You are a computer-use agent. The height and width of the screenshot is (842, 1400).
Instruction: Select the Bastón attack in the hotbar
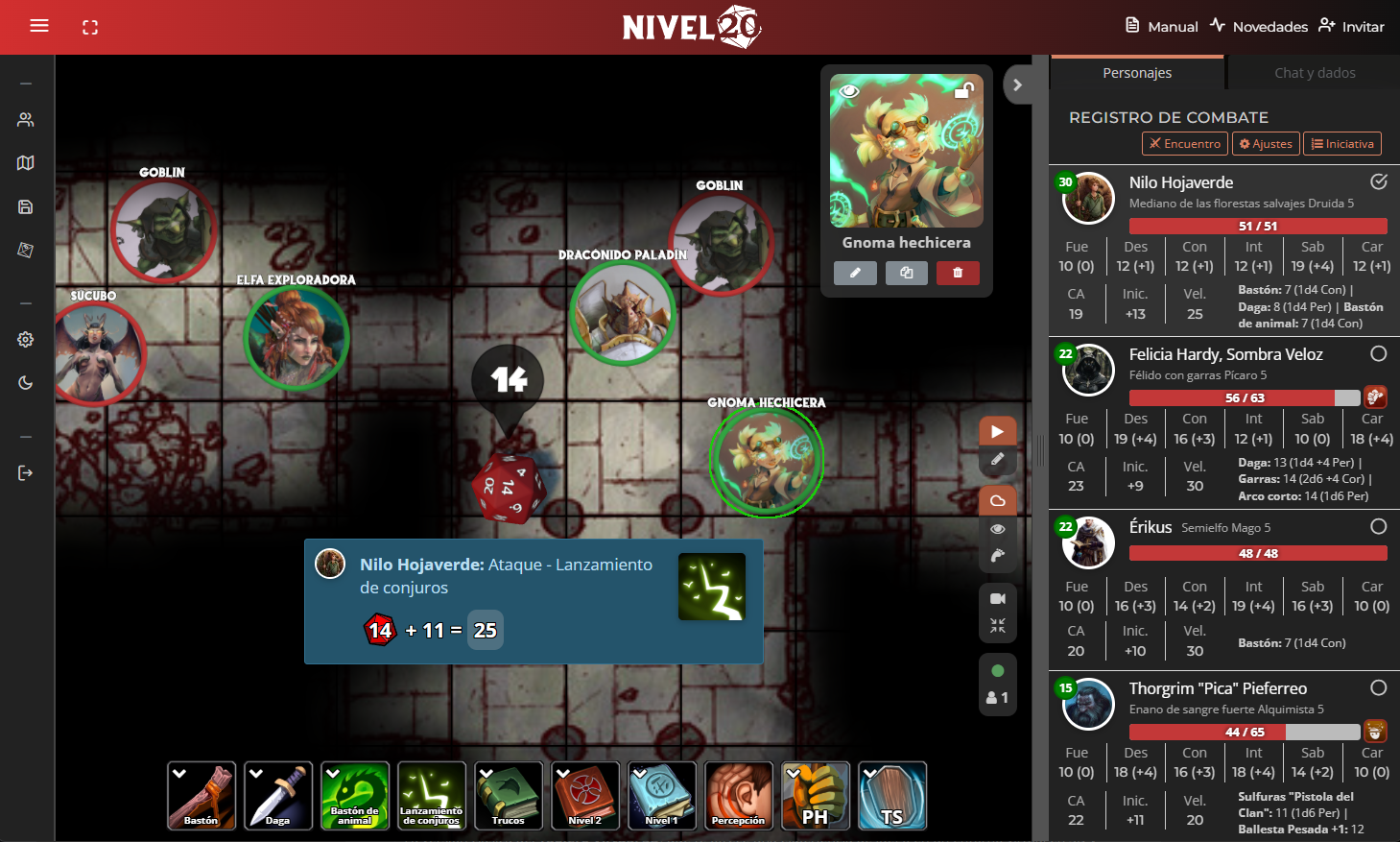[202, 795]
